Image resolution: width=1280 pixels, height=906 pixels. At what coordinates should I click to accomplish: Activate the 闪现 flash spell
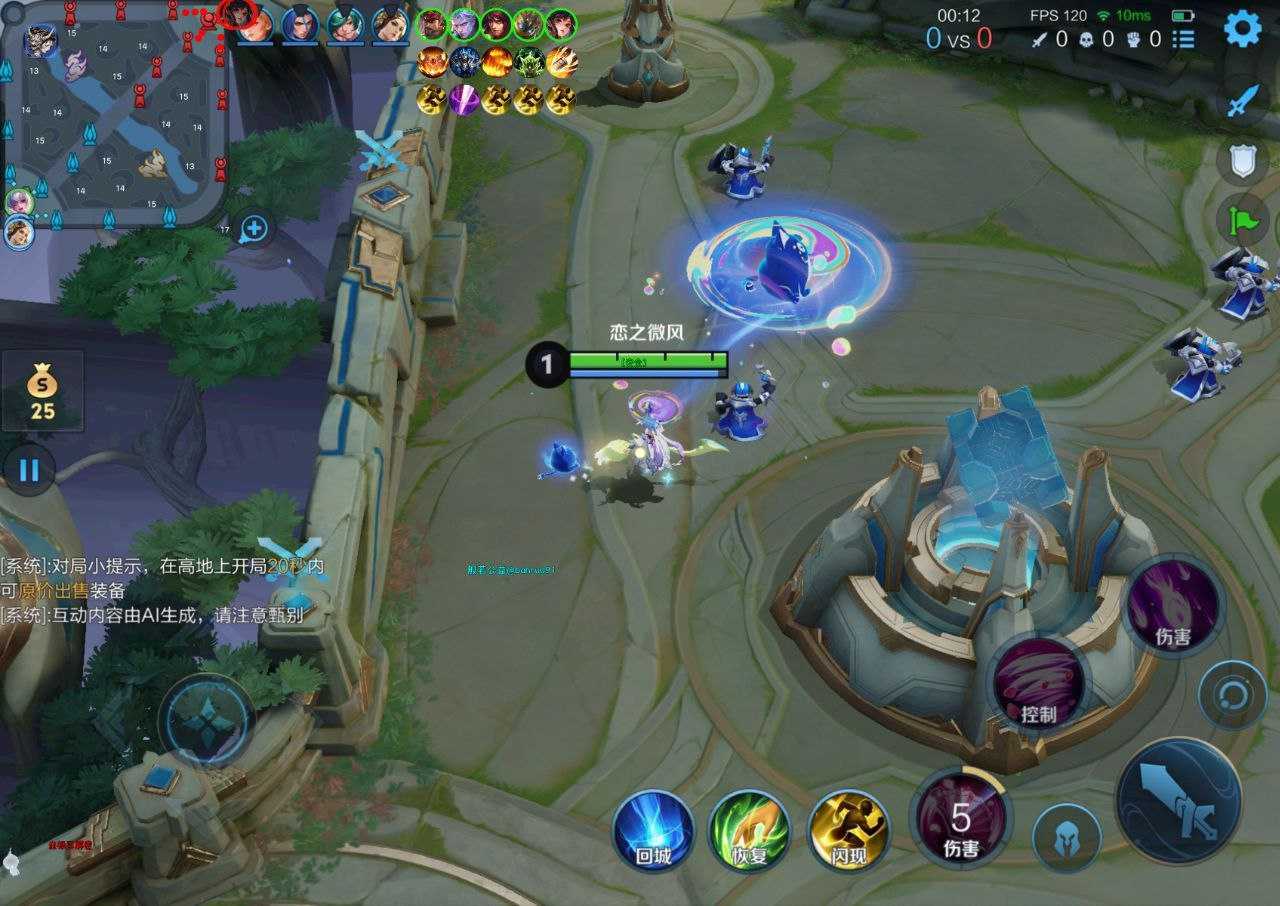coord(848,831)
